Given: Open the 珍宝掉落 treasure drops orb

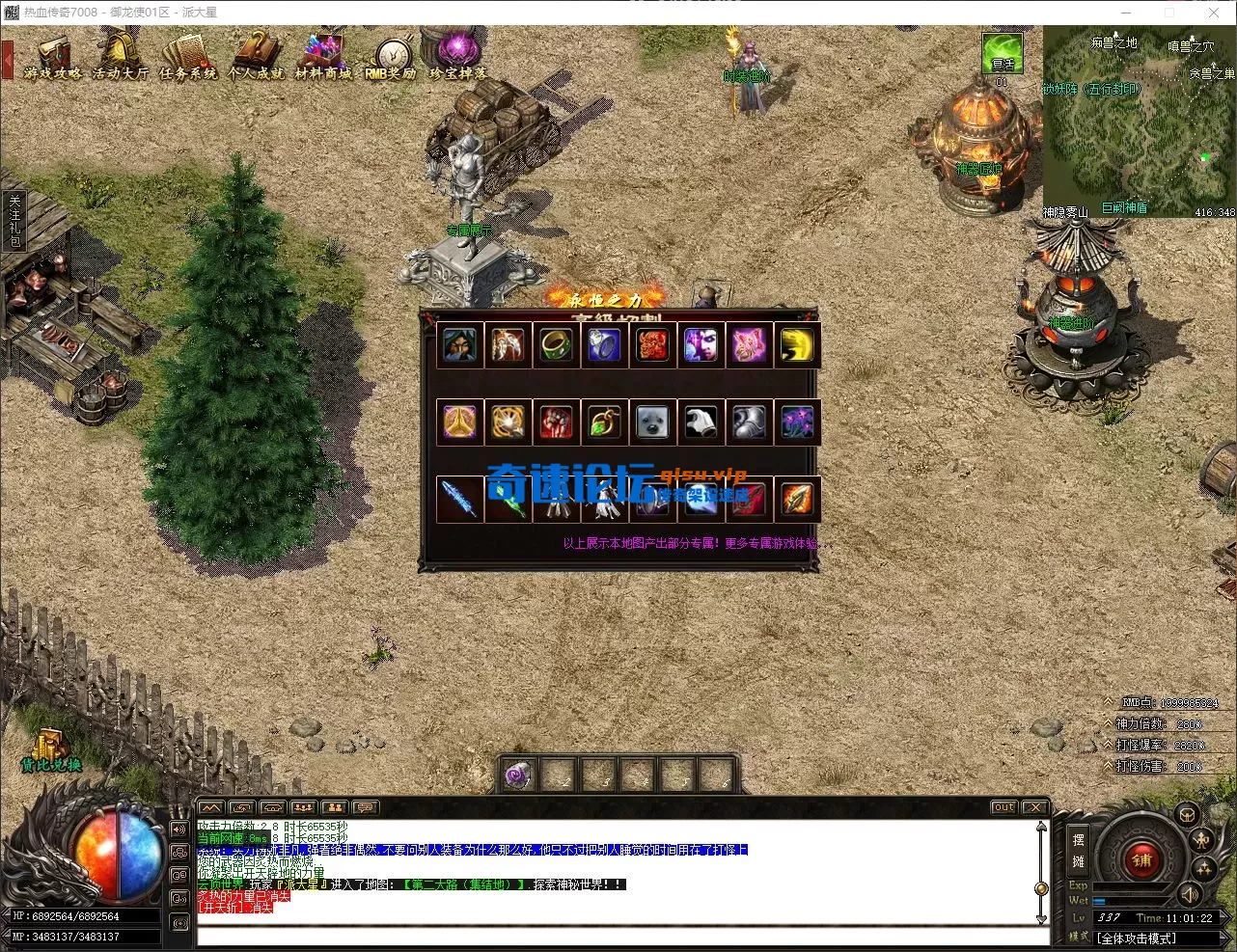Looking at the screenshot, I should pos(458,56).
